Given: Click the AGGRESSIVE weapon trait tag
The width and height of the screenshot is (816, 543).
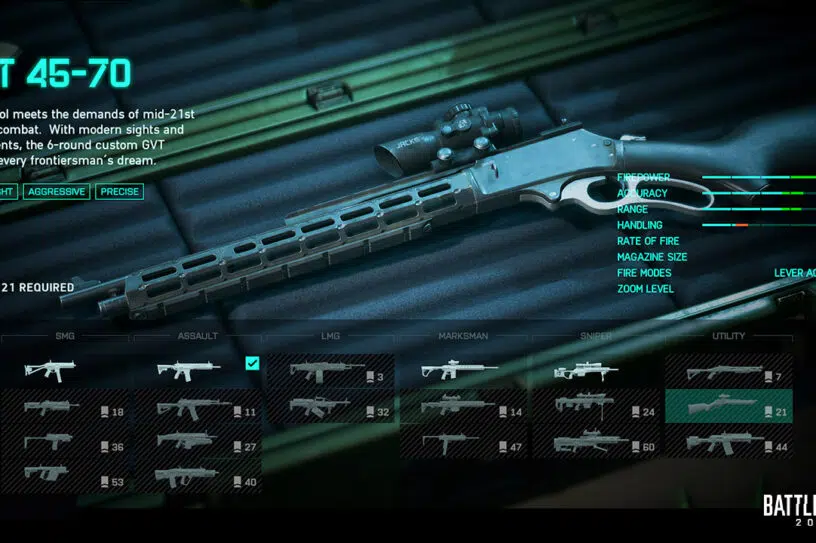Looking at the screenshot, I should pyautogui.click(x=57, y=191).
